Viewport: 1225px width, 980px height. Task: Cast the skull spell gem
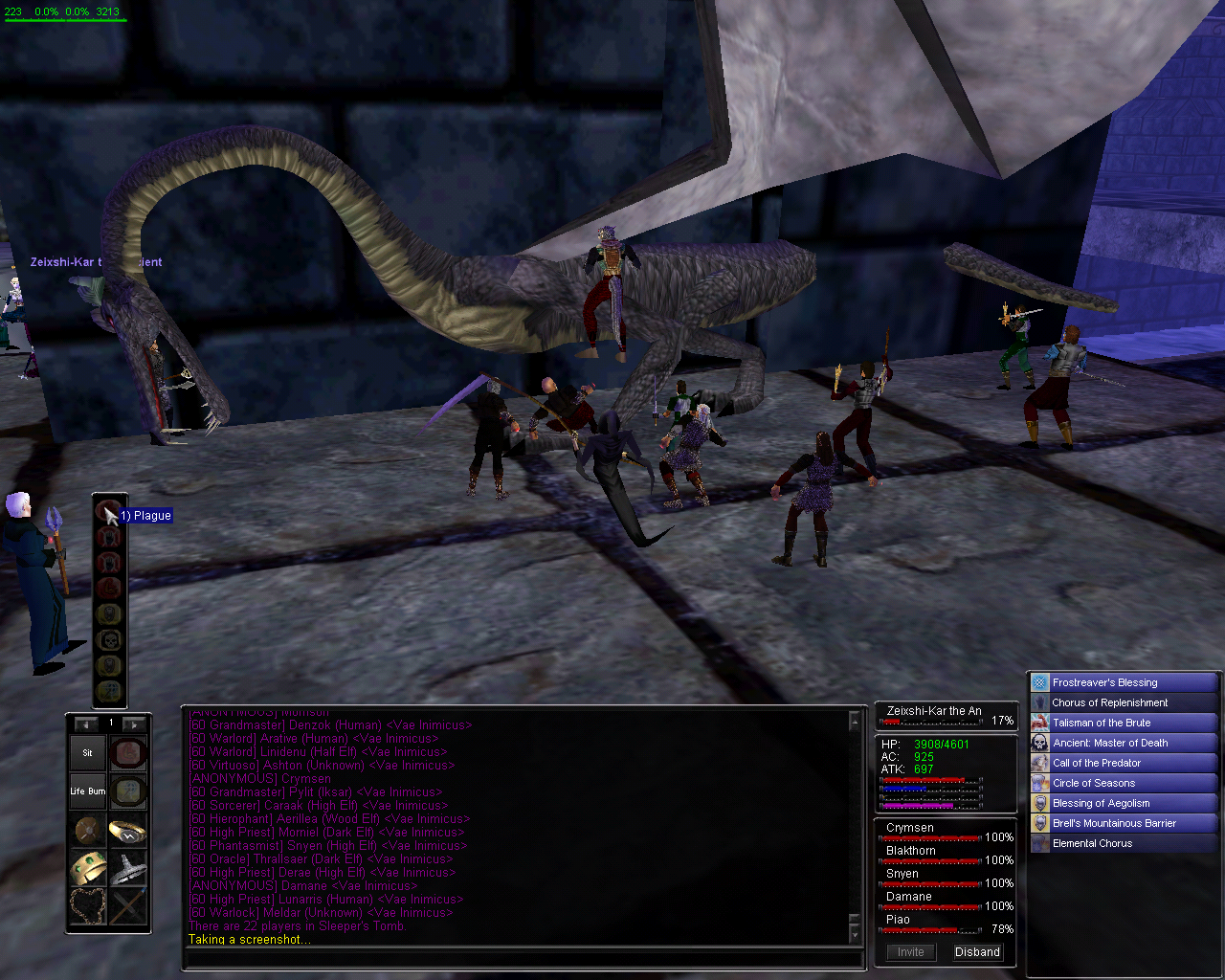tap(109, 640)
